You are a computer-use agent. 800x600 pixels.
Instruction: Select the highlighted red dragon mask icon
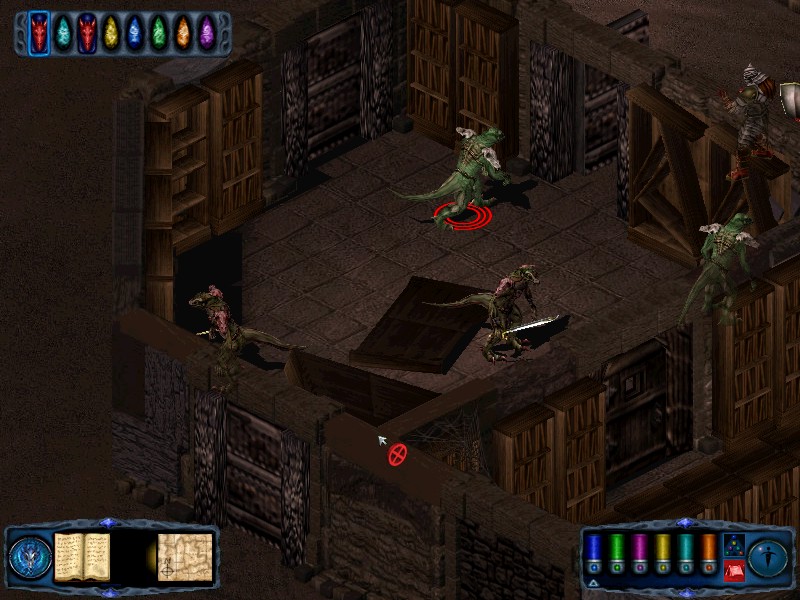coord(40,33)
